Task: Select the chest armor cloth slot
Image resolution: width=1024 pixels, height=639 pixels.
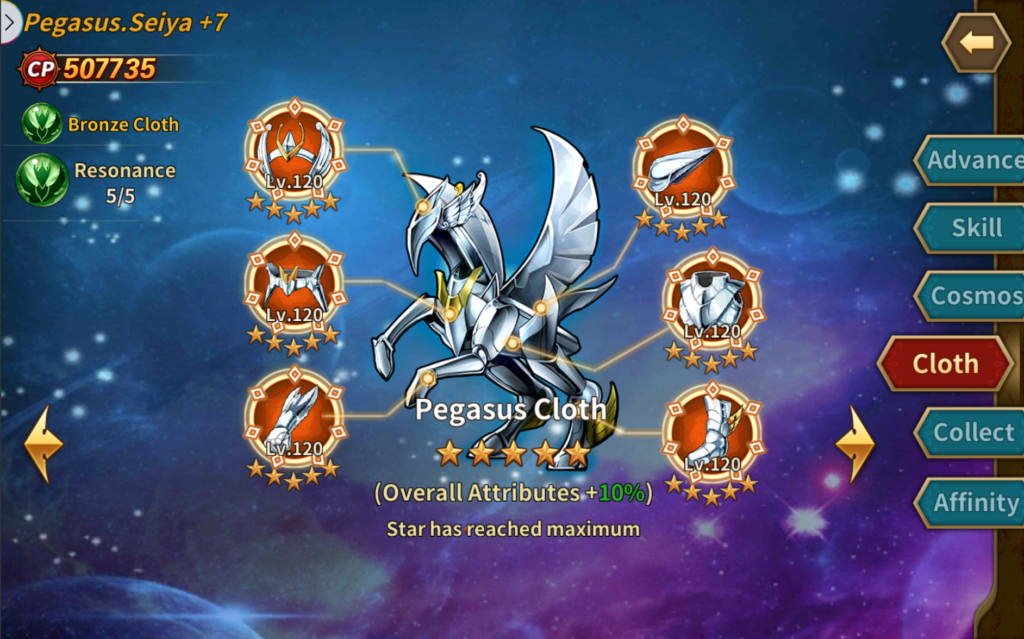Action: click(711, 299)
